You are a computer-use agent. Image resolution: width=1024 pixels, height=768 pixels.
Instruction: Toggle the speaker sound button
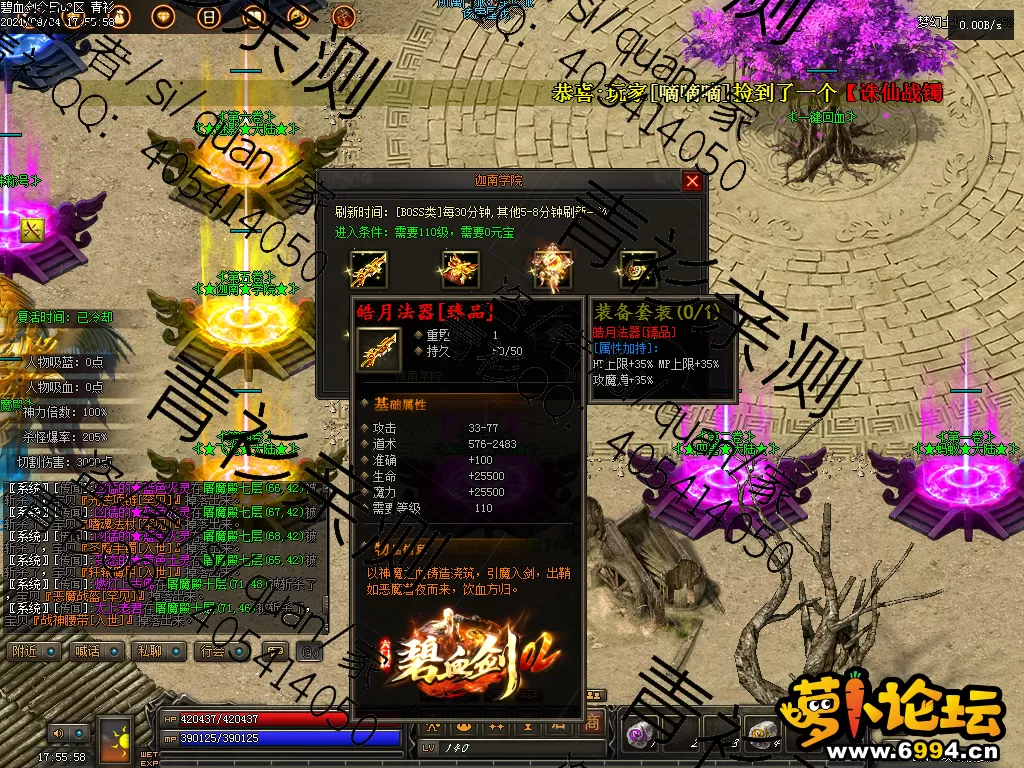(x=58, y=733)
